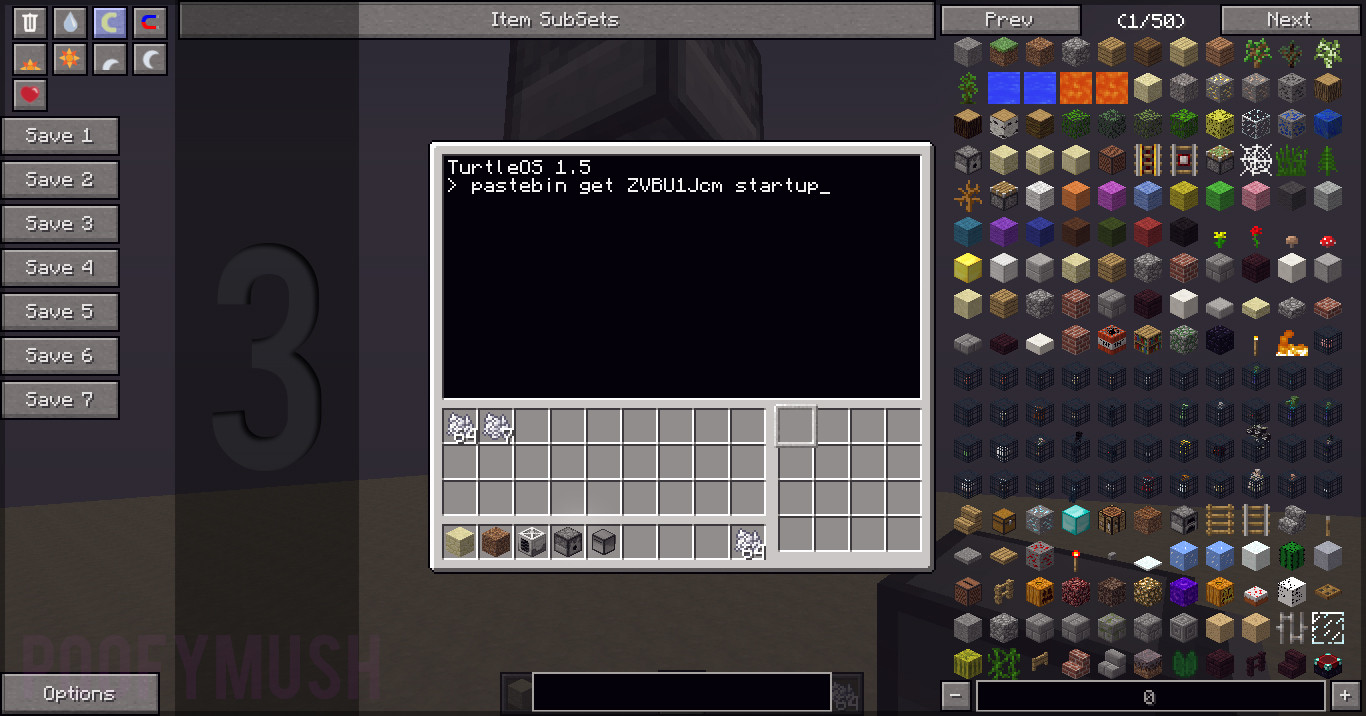Open the NEI Options menu
The image size is (1366, 716).
(79, 694)
